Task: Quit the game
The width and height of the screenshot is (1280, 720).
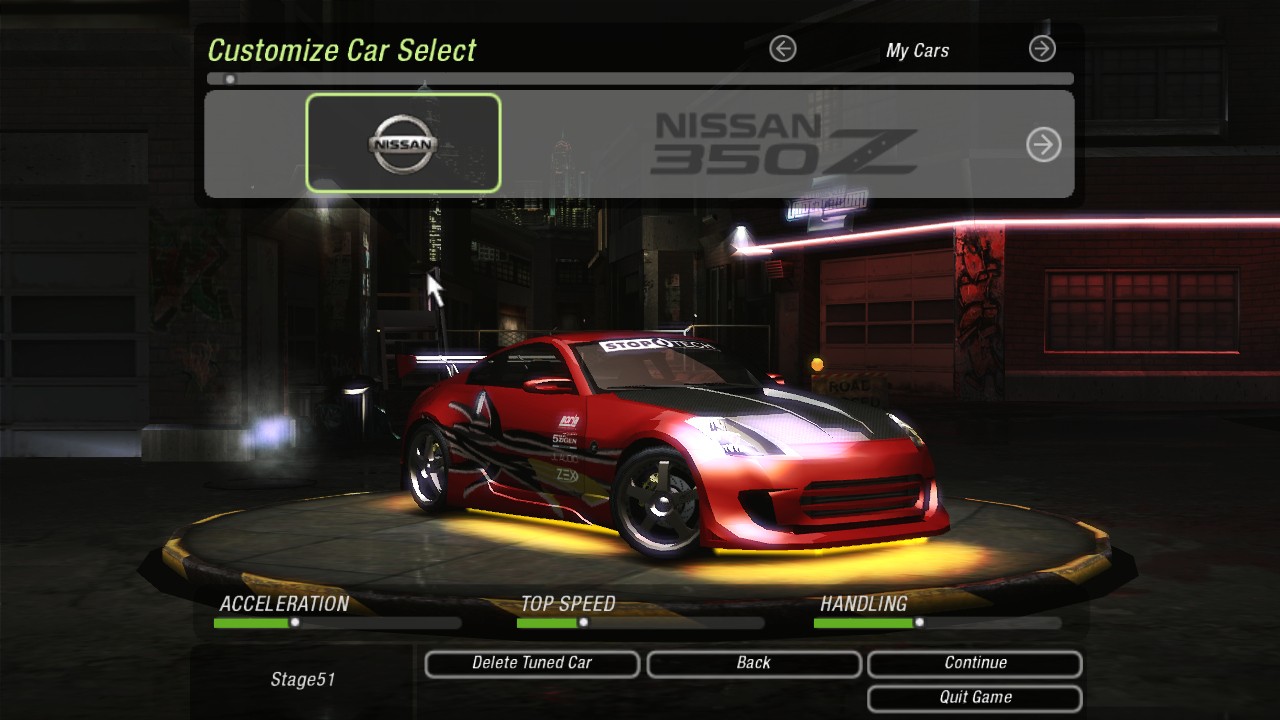Action: [975, 697]
